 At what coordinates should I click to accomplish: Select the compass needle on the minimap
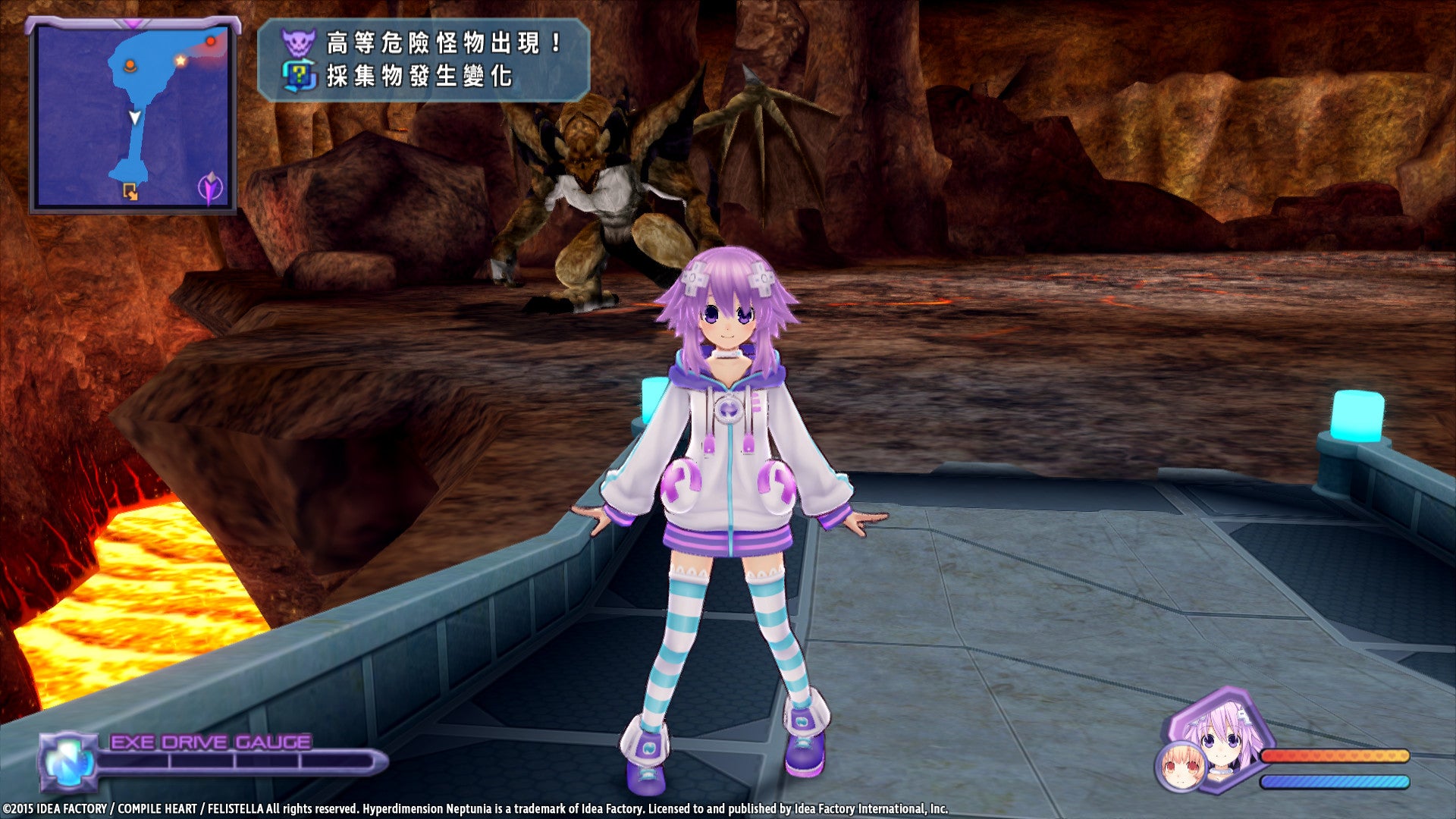(x=210, y=188)
